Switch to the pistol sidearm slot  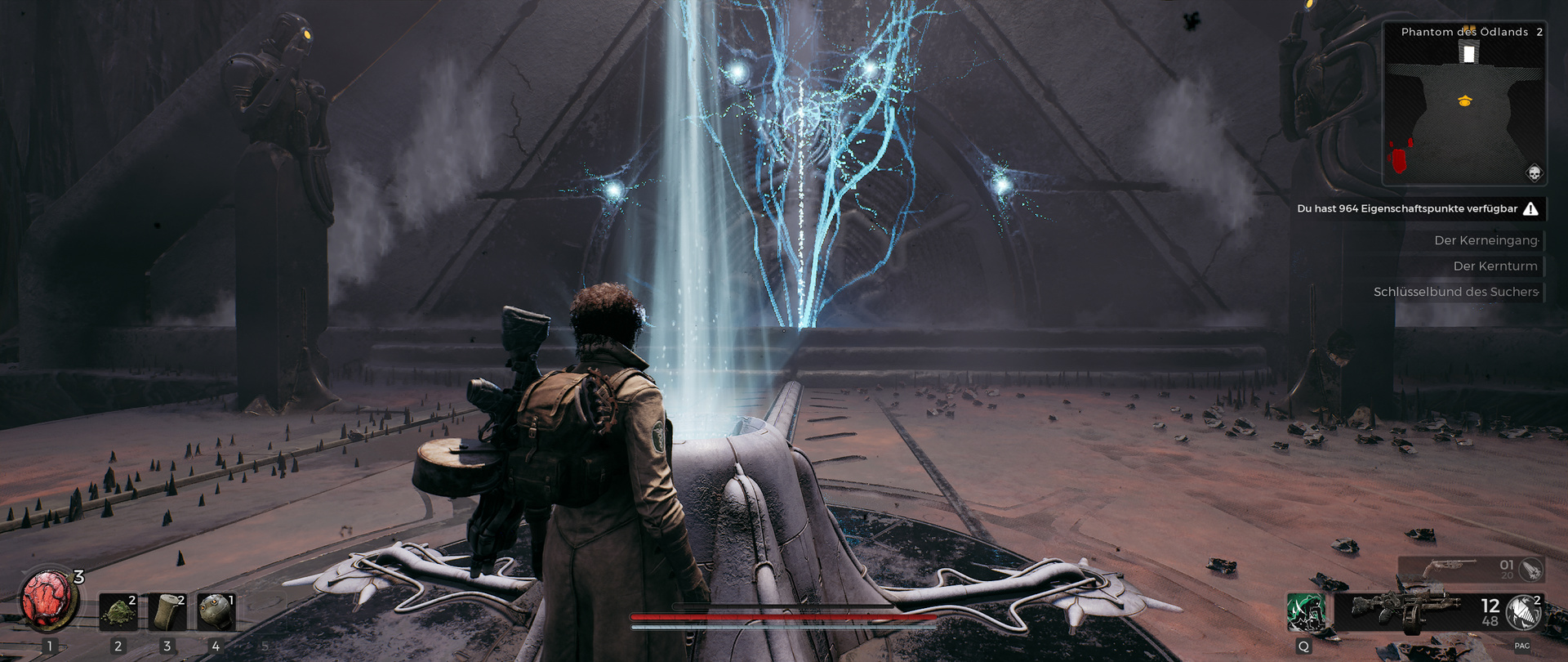coord(1450,568)
